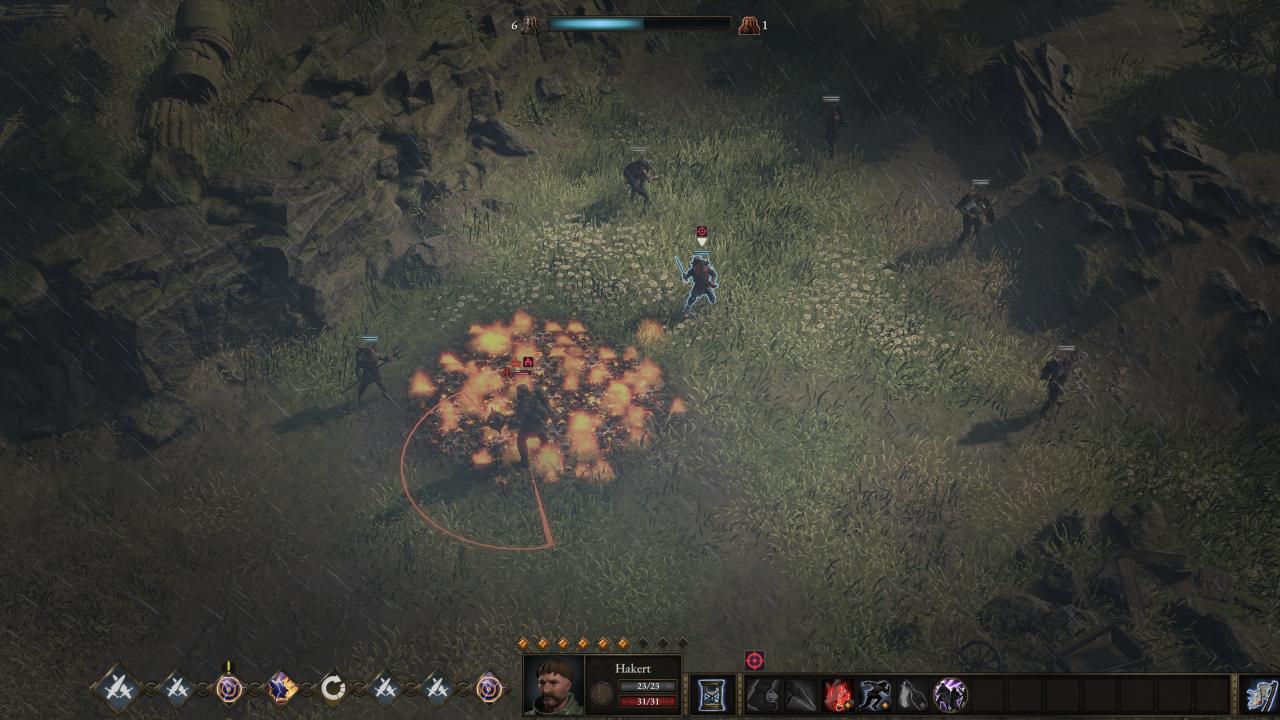Select the blue-purple lightning turn order entry
The height and width of the screenshot is (720, 1280).
click(x=281, y=687)
